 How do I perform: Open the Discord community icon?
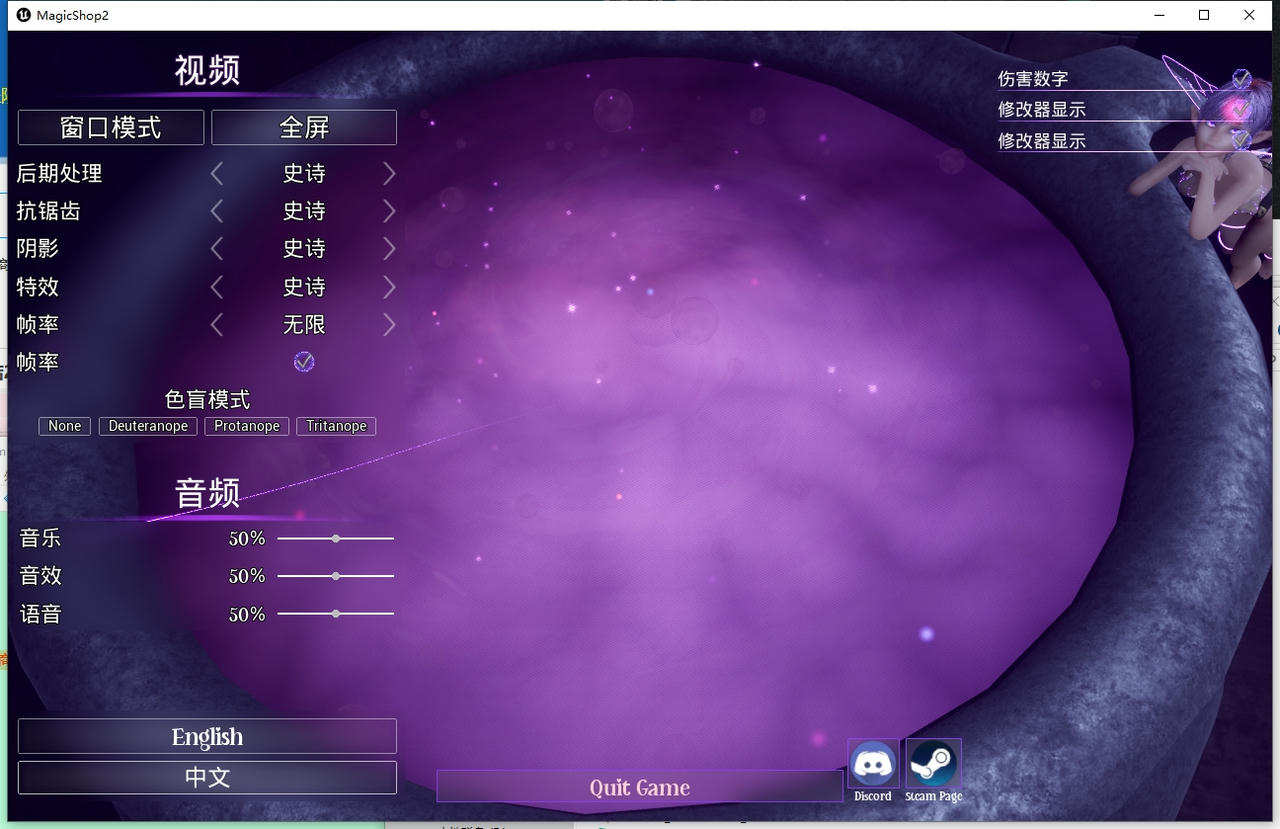click(872, 766)
